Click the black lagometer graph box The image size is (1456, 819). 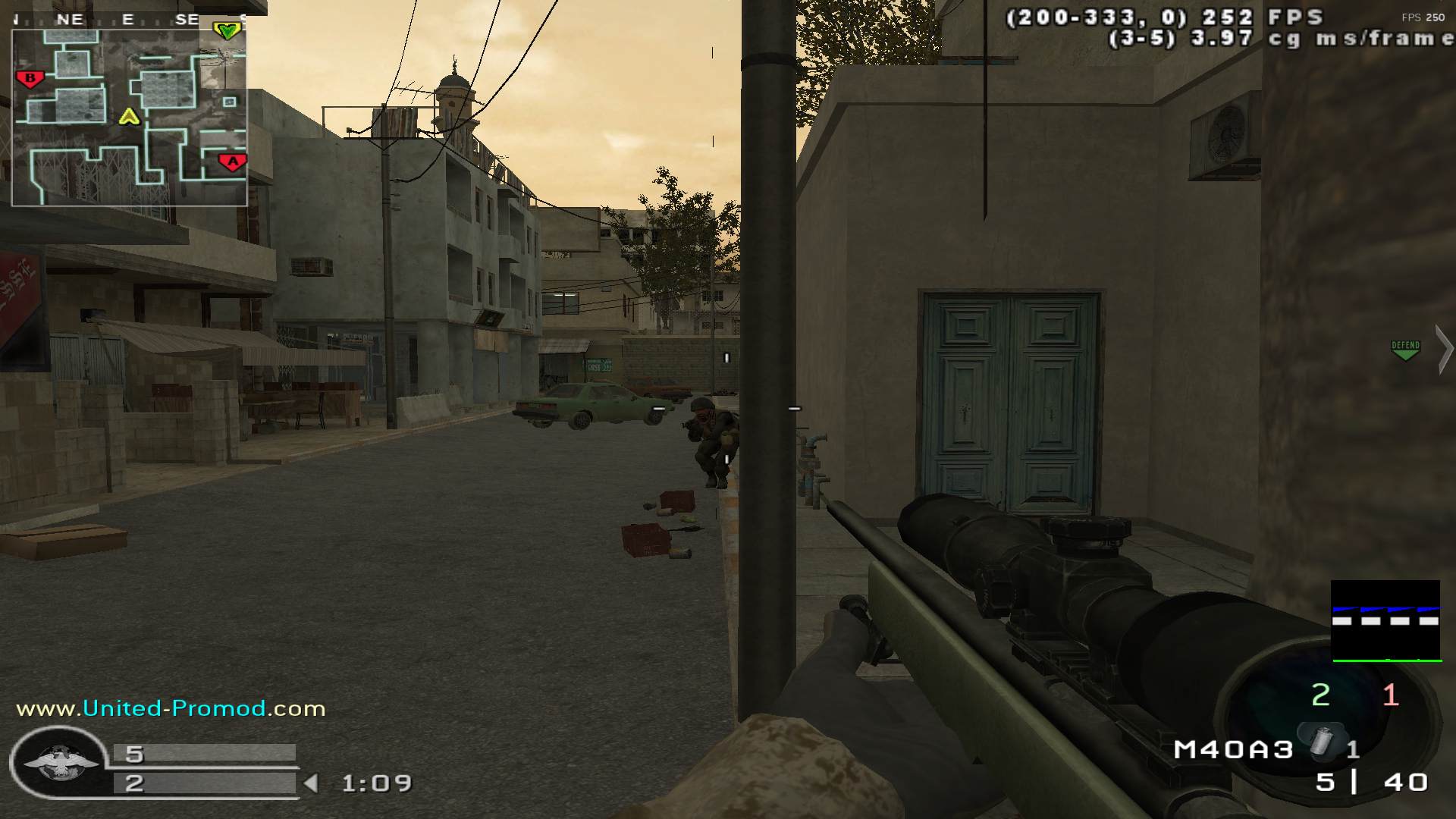point(1385,621)
